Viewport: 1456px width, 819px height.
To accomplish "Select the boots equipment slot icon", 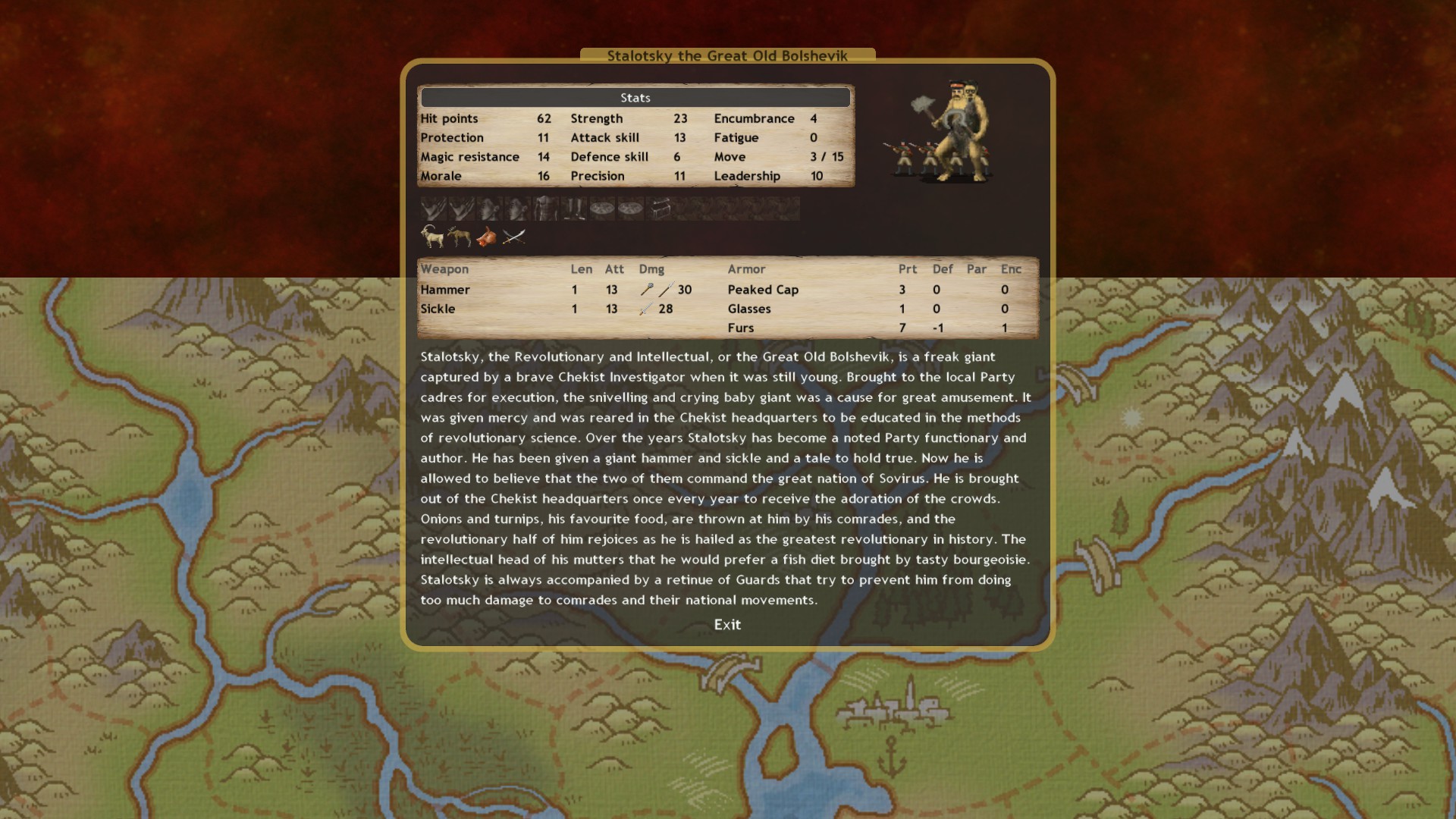I will point(573,208).
